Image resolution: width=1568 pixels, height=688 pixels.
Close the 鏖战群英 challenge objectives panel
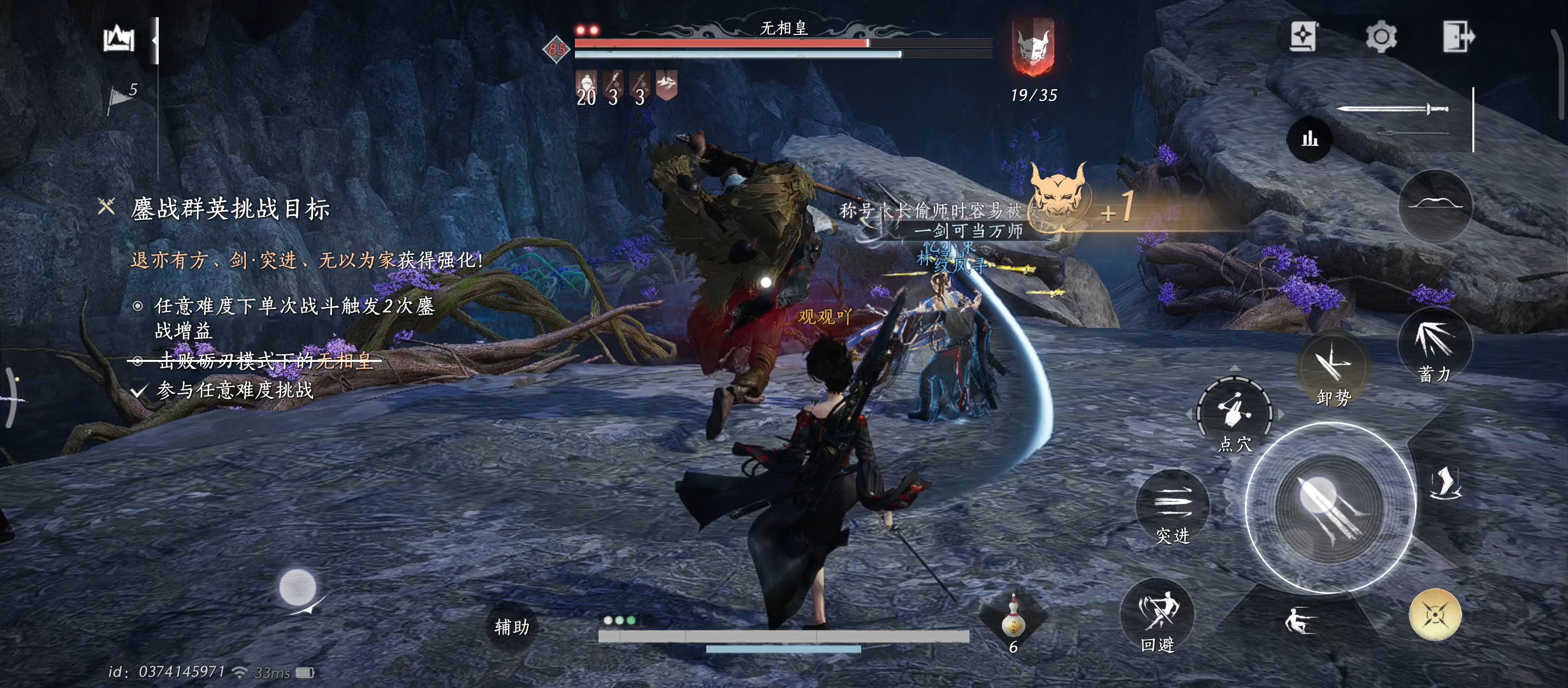(x=106, y=206)
